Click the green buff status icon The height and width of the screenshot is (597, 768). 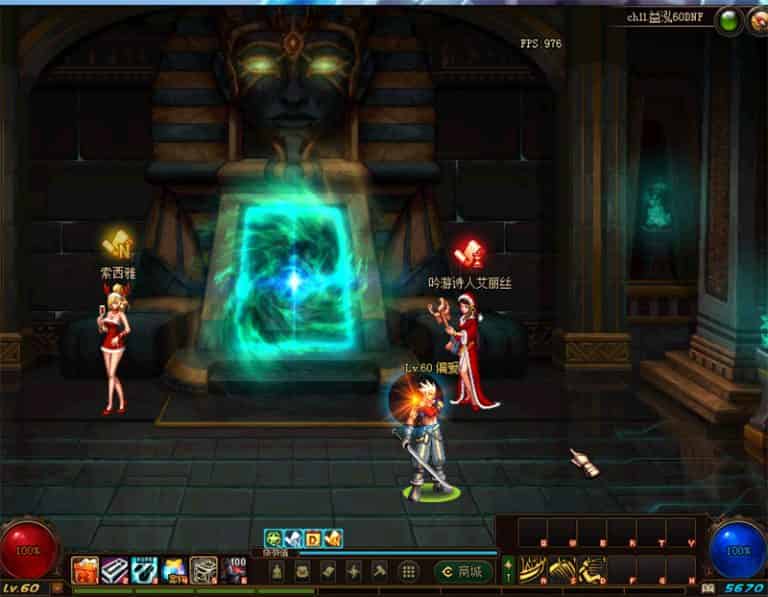pyautogui.click(x=272, y=539)
